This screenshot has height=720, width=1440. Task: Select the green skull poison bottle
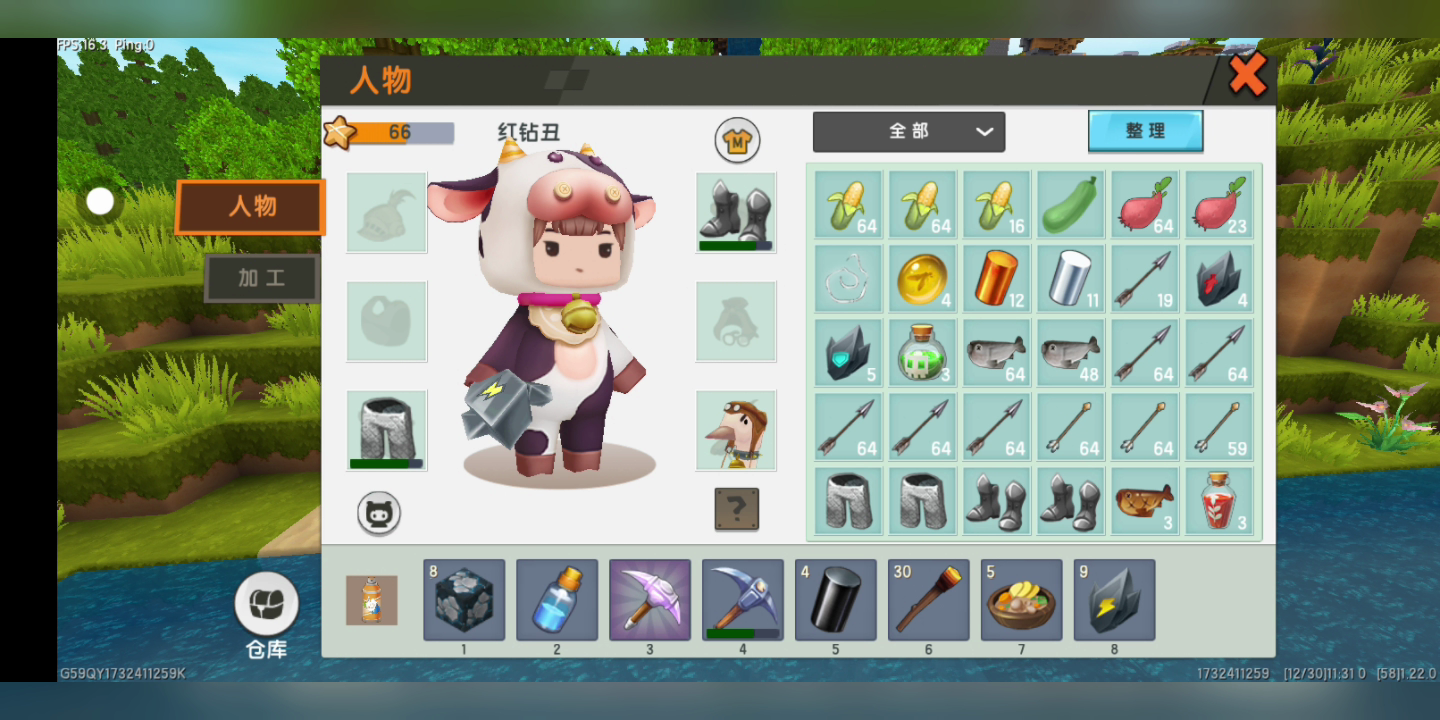(922, 353)
